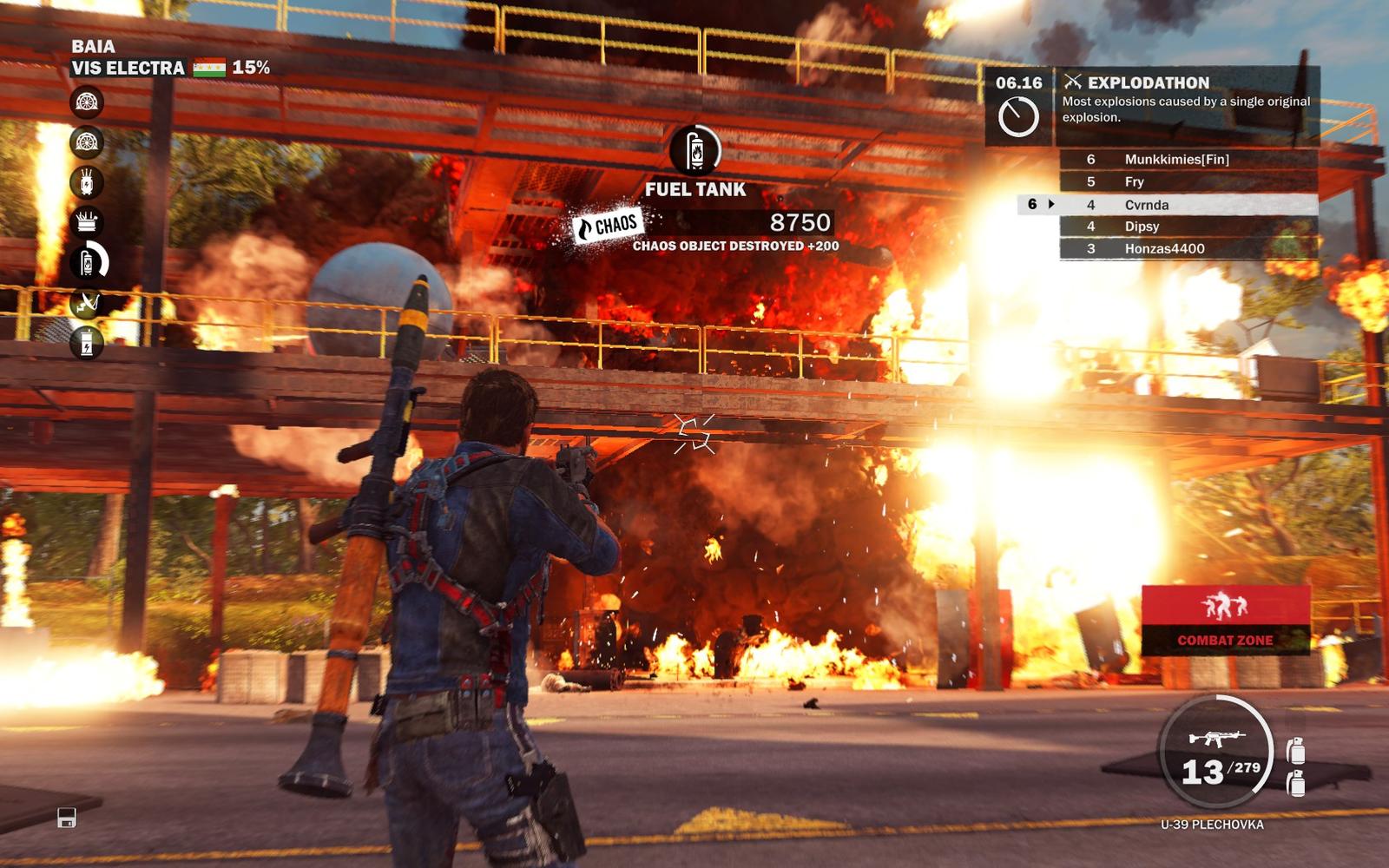Click the battery with lightning bolt icon

(87, 343)
